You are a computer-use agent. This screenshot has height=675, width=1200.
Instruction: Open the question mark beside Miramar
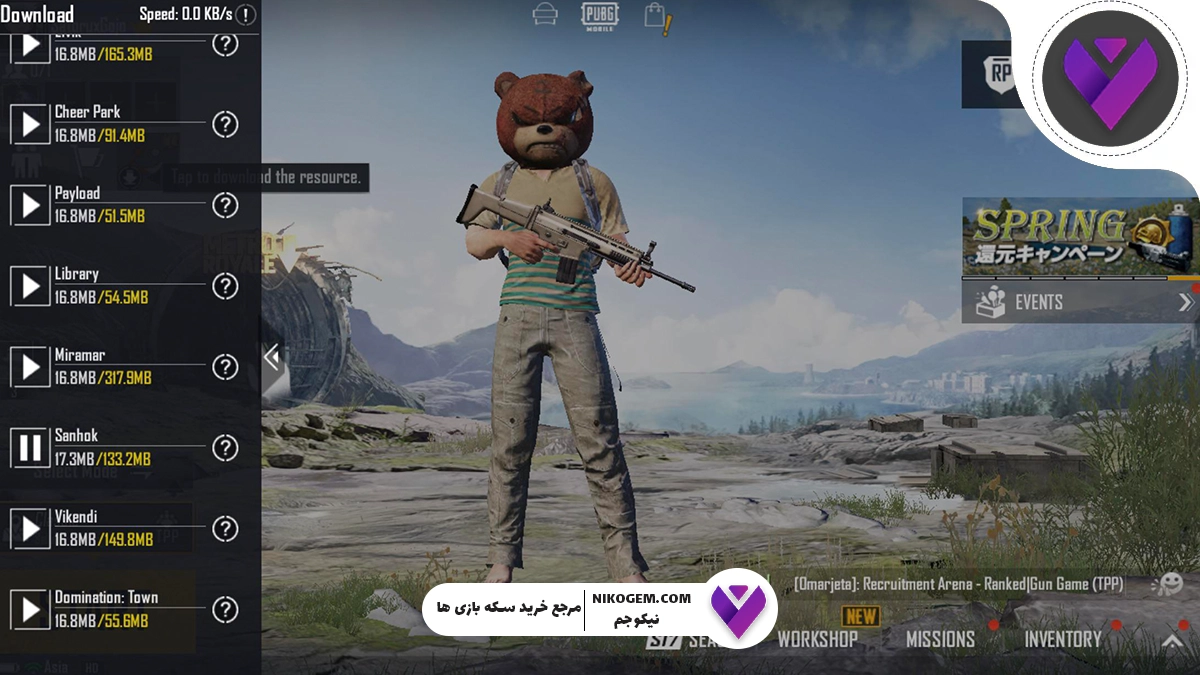(226, 367)
